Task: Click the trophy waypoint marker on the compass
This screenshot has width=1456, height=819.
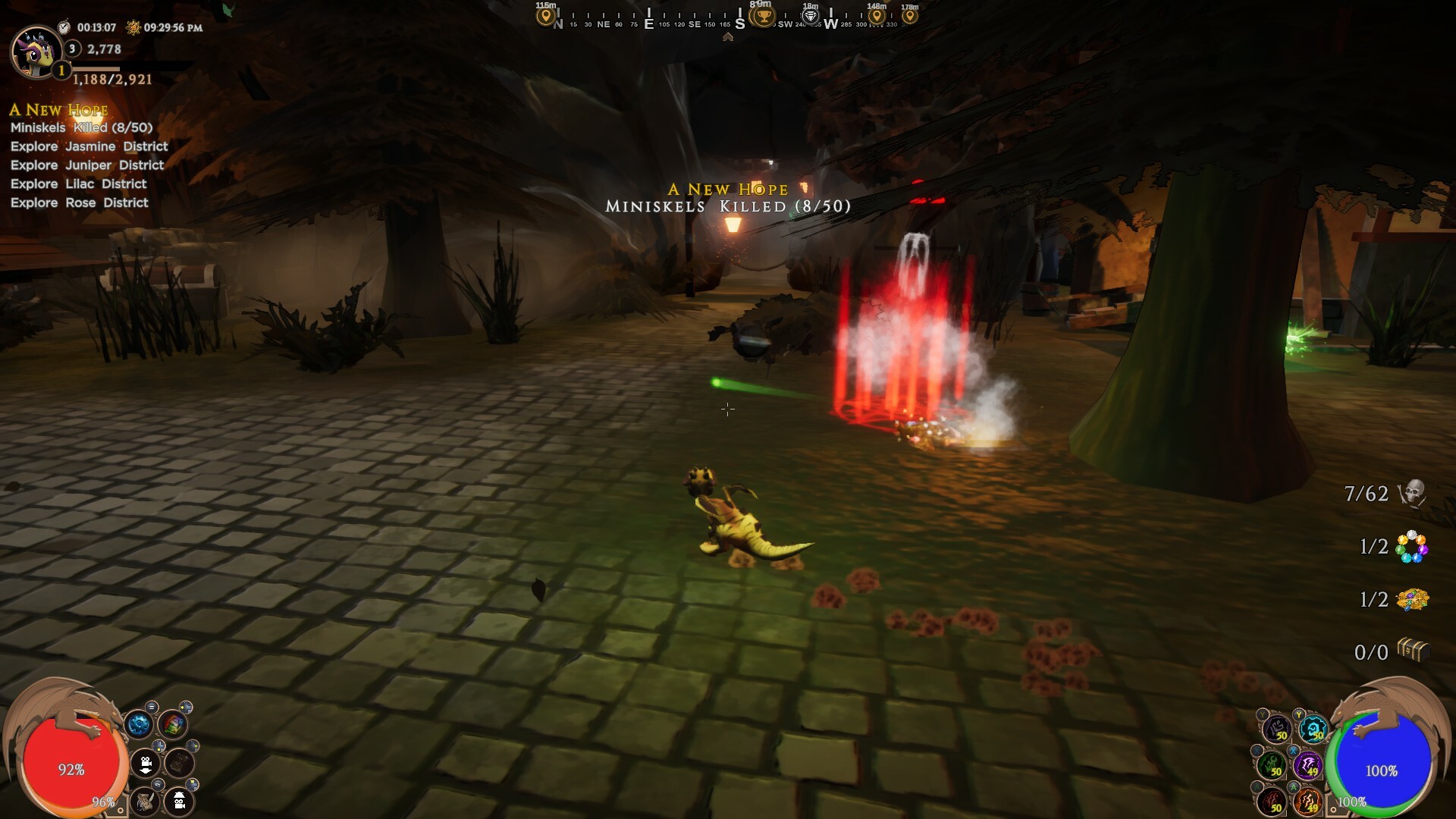Action: (761, 15)
